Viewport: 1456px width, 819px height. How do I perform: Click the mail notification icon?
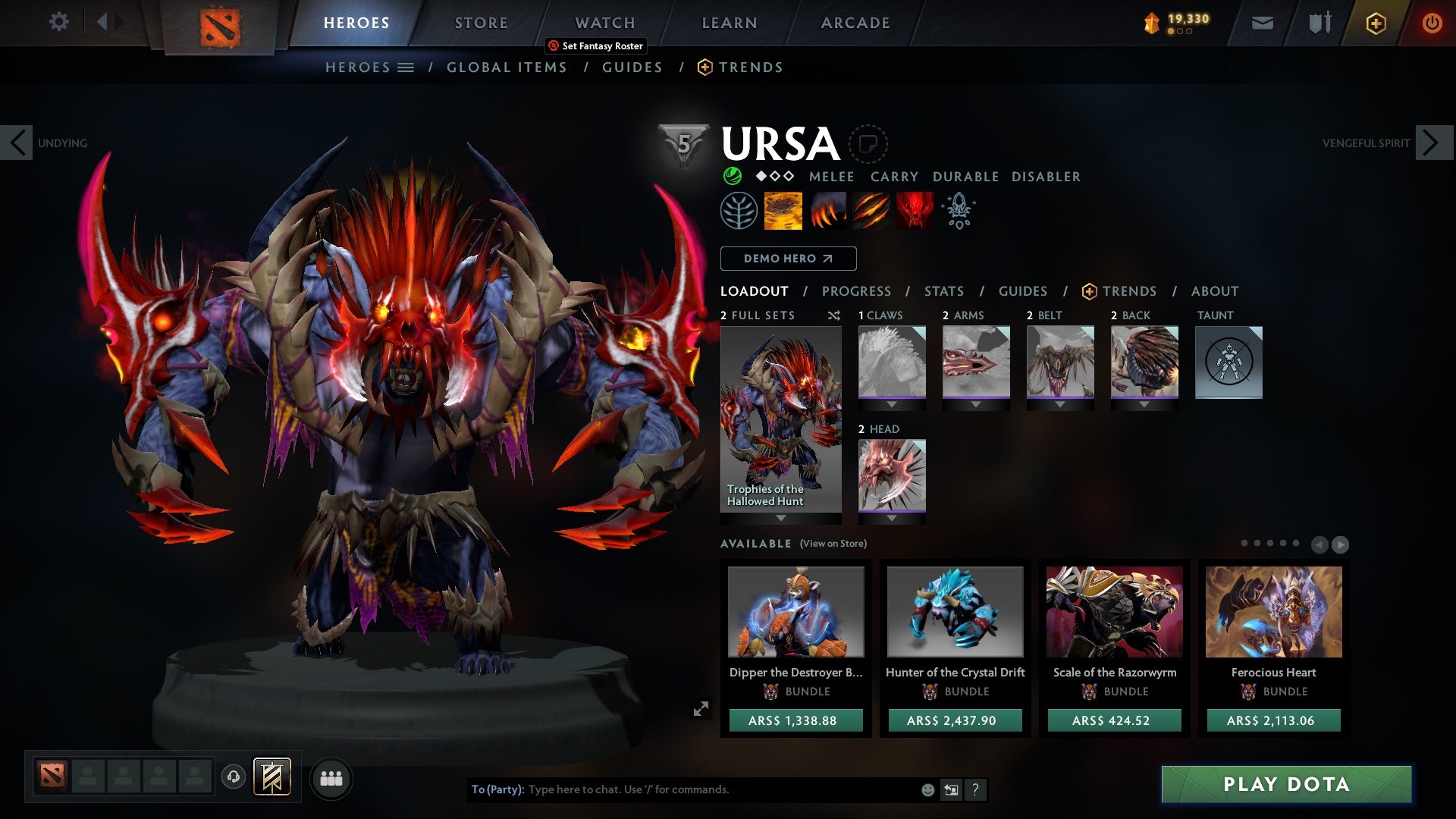click(1261, 22)
